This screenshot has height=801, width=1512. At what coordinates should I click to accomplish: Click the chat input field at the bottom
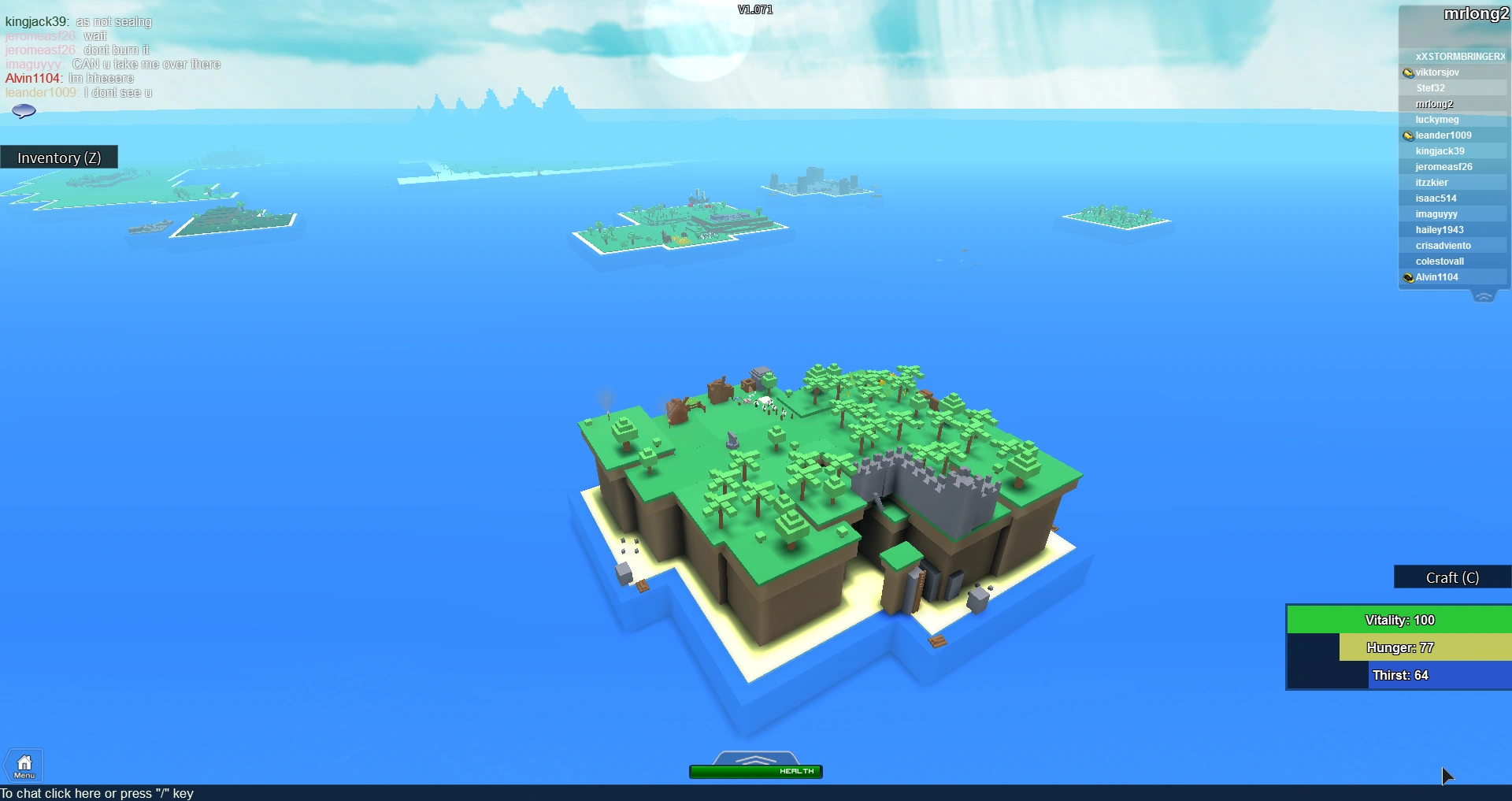tap(98, 793)
